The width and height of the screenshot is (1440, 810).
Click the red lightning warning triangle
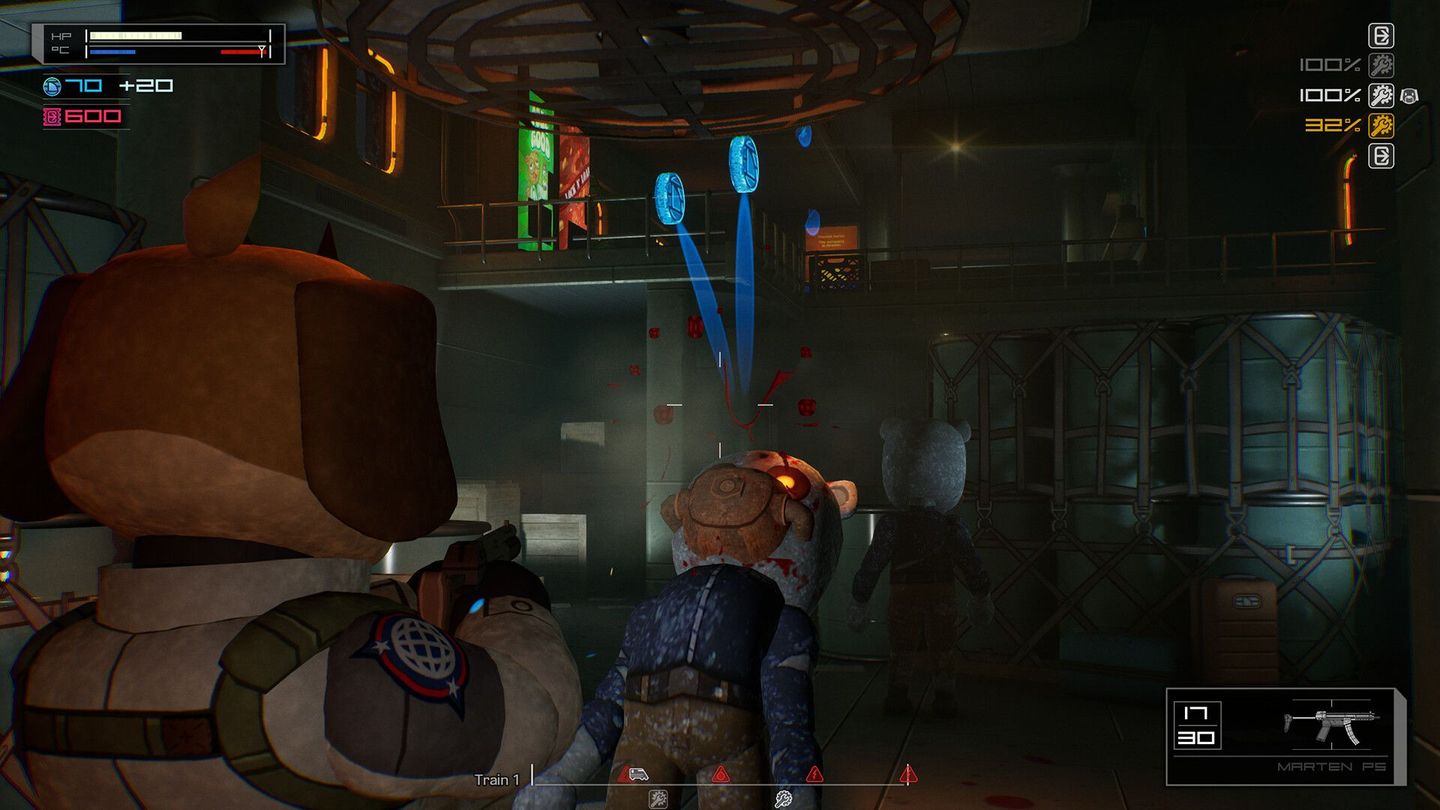pyautogui.click(x=814, y=776)
